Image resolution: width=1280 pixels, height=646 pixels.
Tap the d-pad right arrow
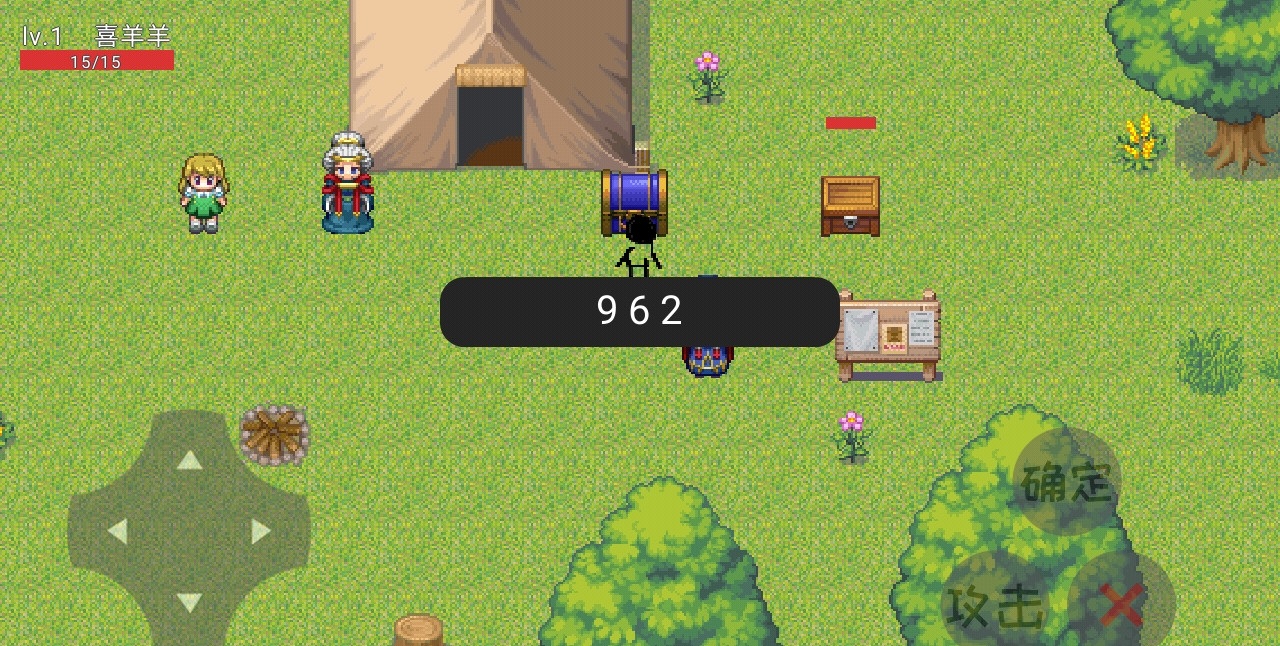(x=261, y=531)
